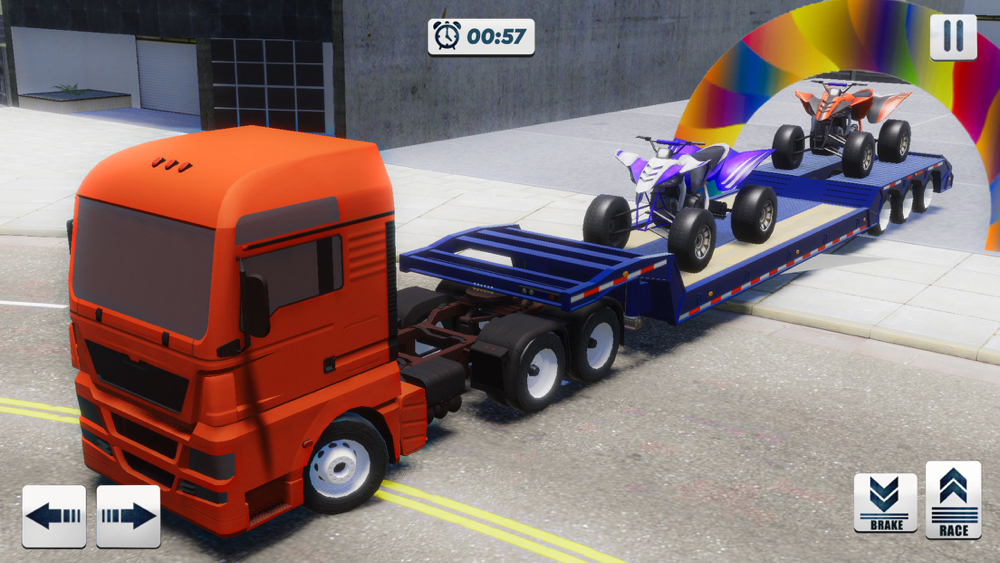Screen dimensions: 1000x563
Task: Steer right using the right arrow button
Action: click(x=128, y=516)
